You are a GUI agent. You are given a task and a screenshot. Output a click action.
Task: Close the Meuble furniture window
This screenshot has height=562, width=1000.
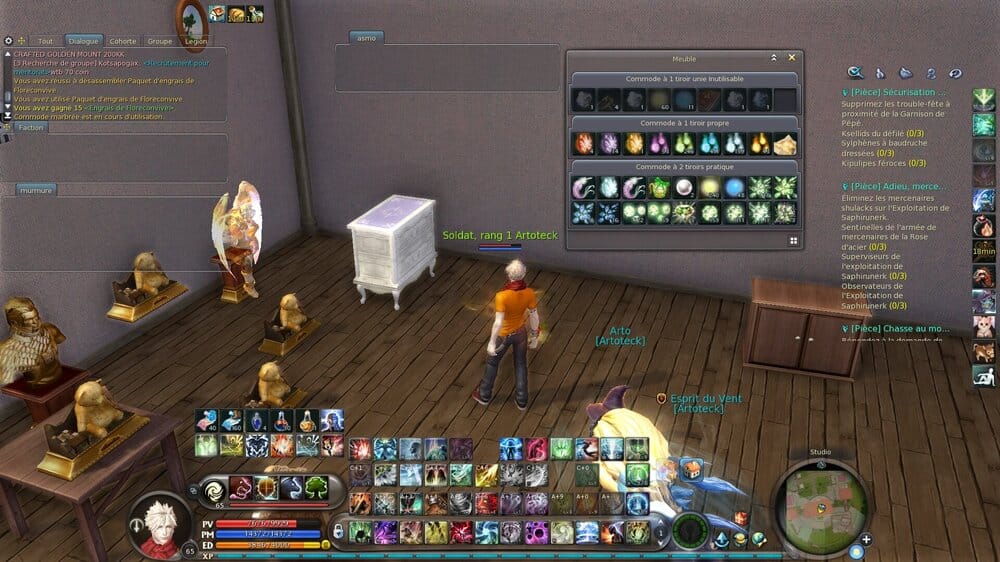tap(792, 58)
